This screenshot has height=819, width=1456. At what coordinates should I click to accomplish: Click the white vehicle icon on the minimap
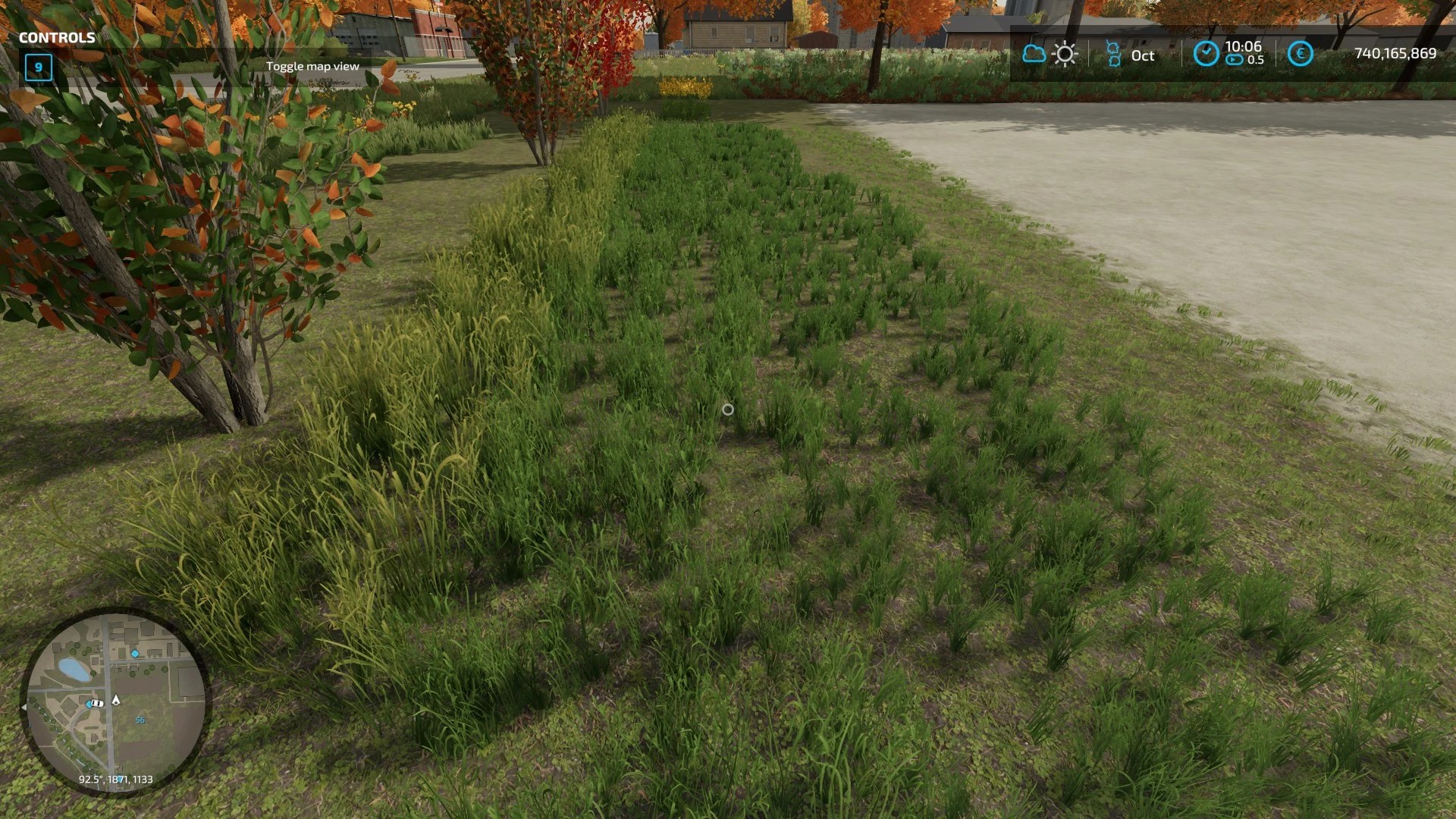pos(97,703)
